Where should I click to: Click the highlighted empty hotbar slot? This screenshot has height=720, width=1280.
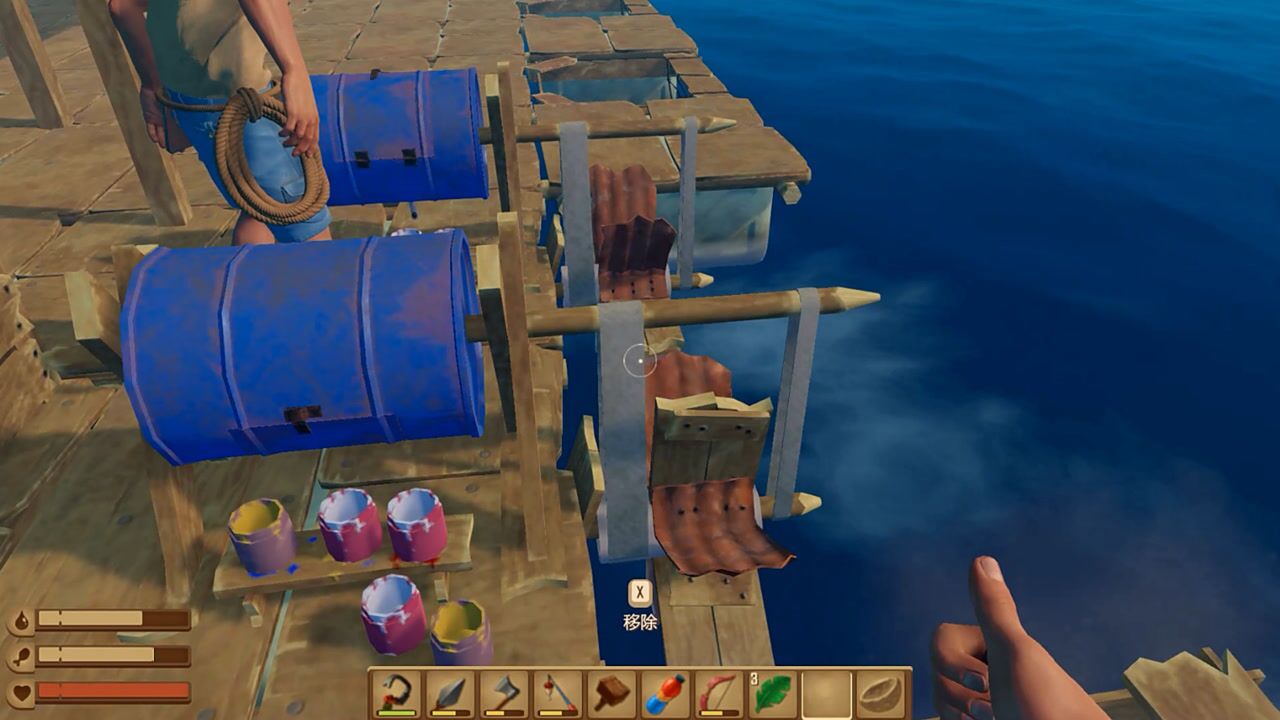coord(827,694)
